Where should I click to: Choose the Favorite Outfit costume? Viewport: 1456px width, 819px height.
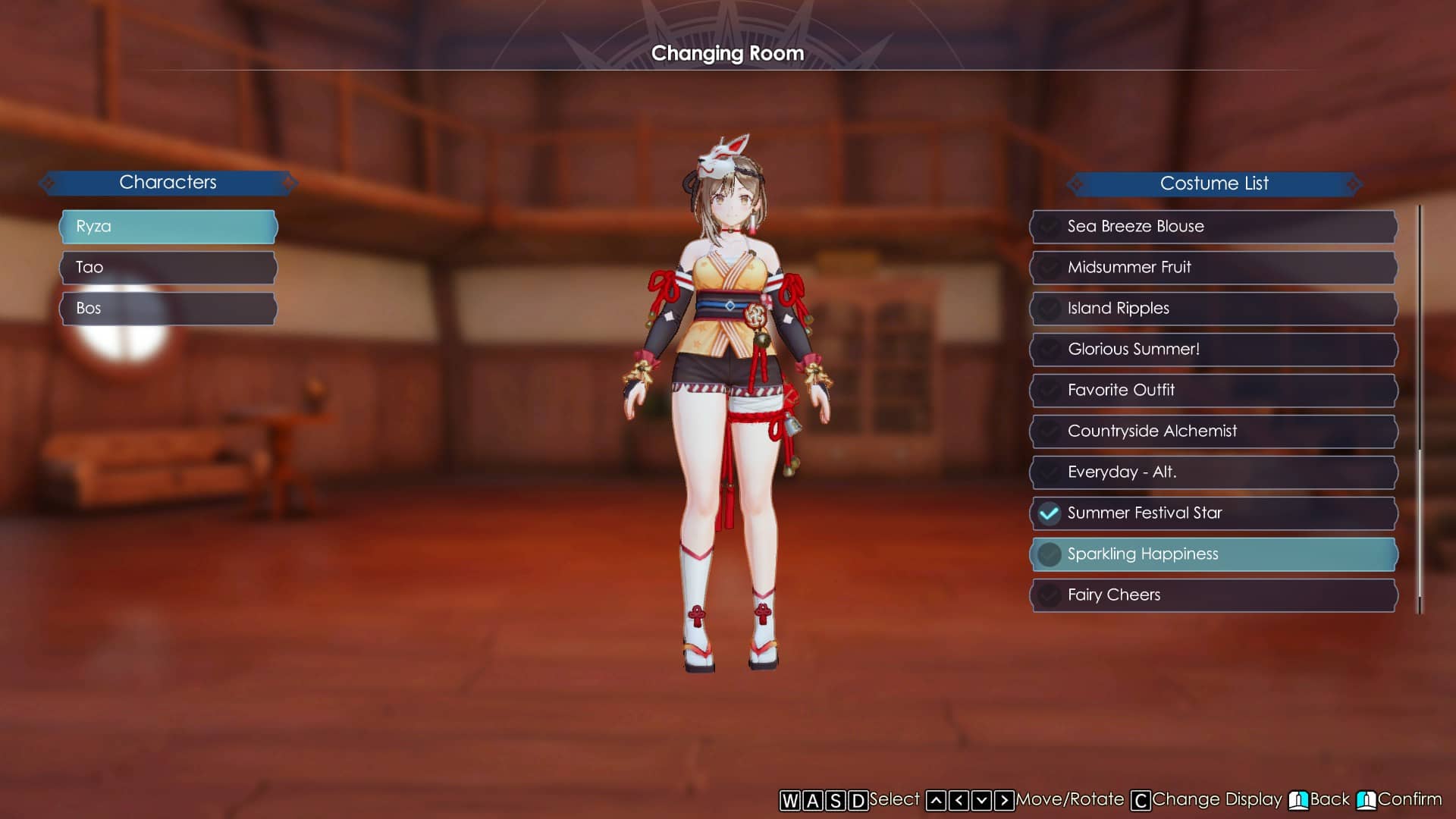pos(1213,391)
